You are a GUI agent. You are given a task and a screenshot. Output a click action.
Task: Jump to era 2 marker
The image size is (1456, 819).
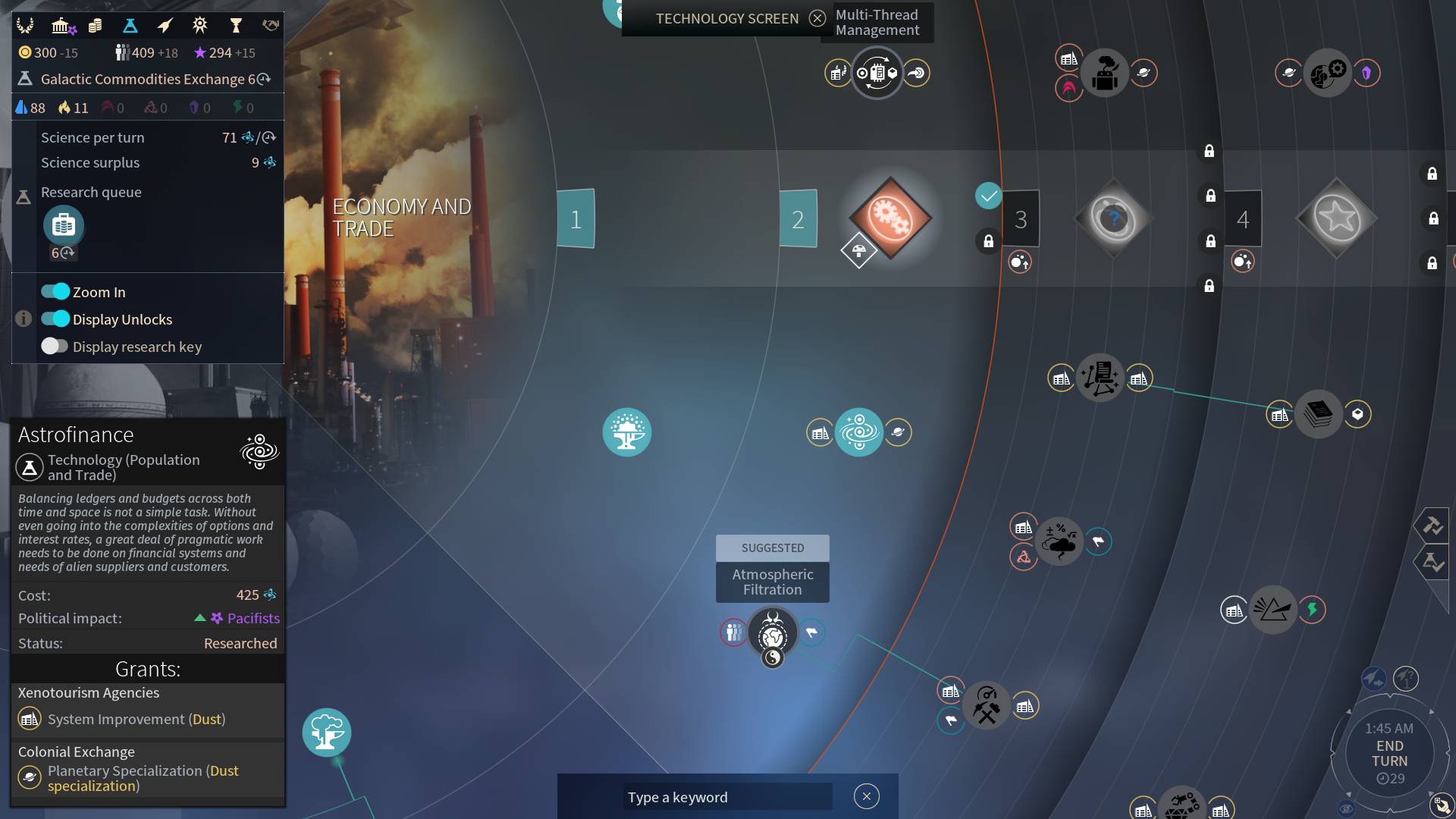tap(798, 219)
